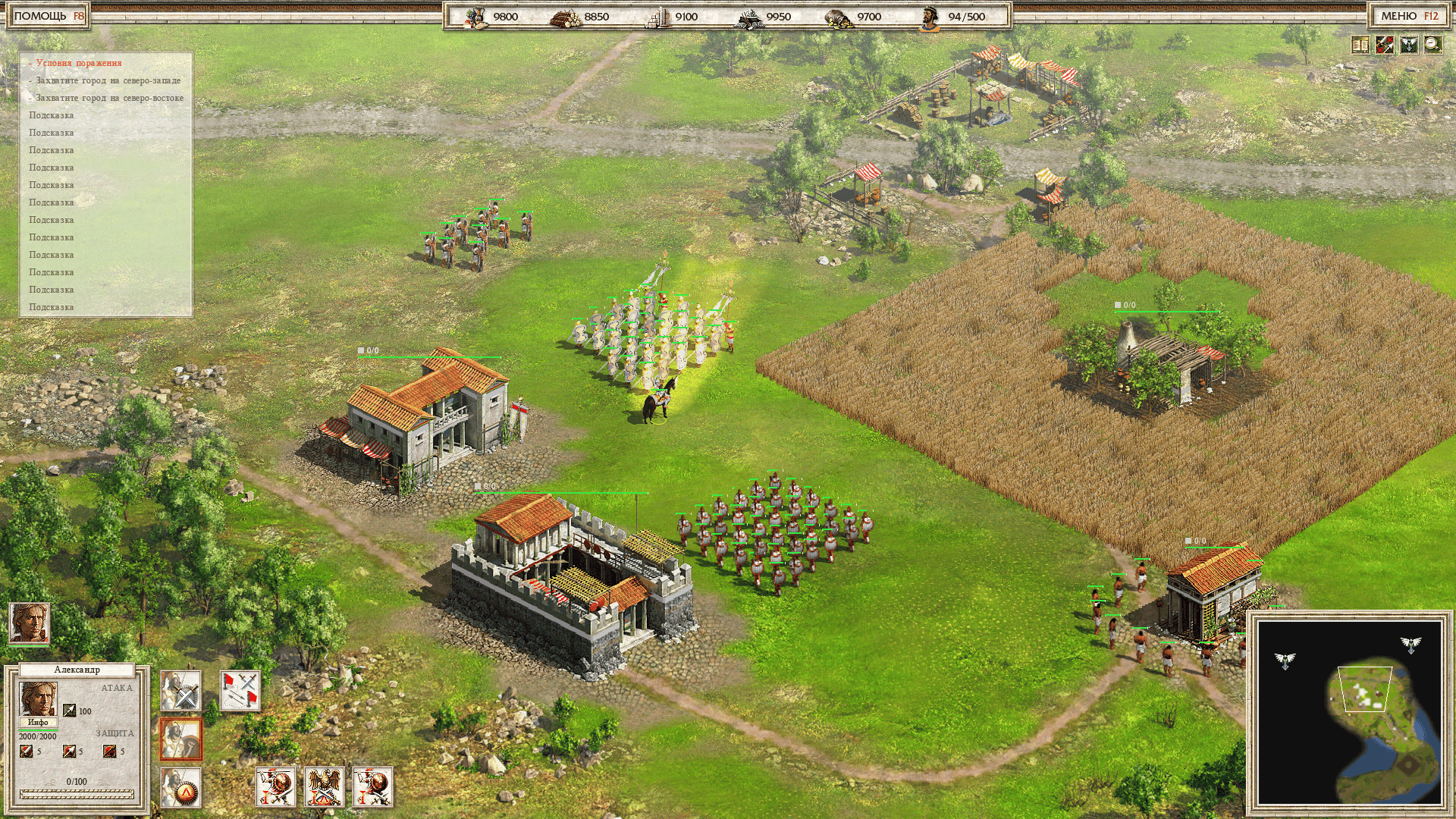The image size is (1456, 819).
Task: Read the capture north-west city objective
Action: point(108,80)
